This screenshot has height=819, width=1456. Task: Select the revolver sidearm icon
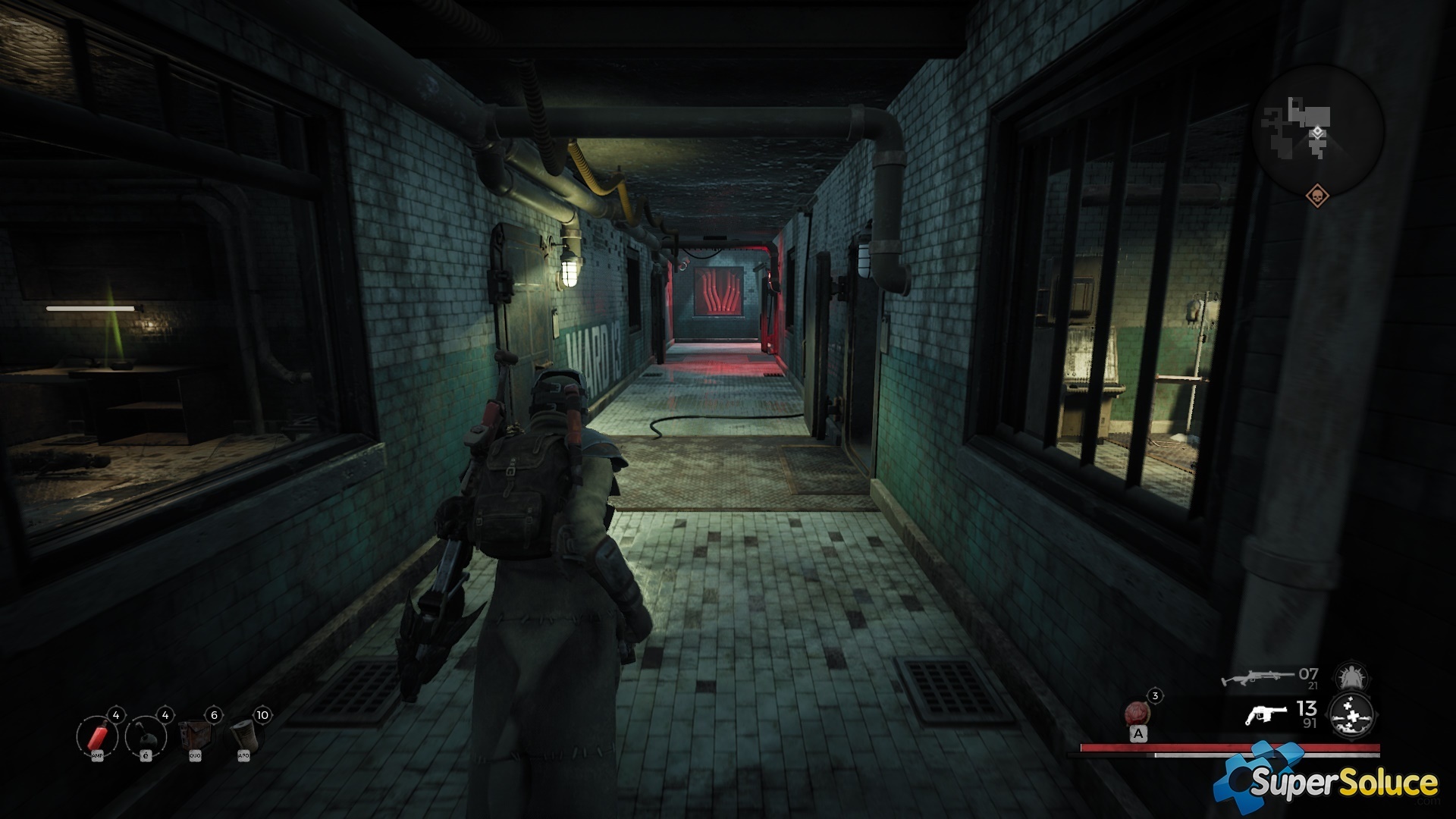tap(1266, 714)
